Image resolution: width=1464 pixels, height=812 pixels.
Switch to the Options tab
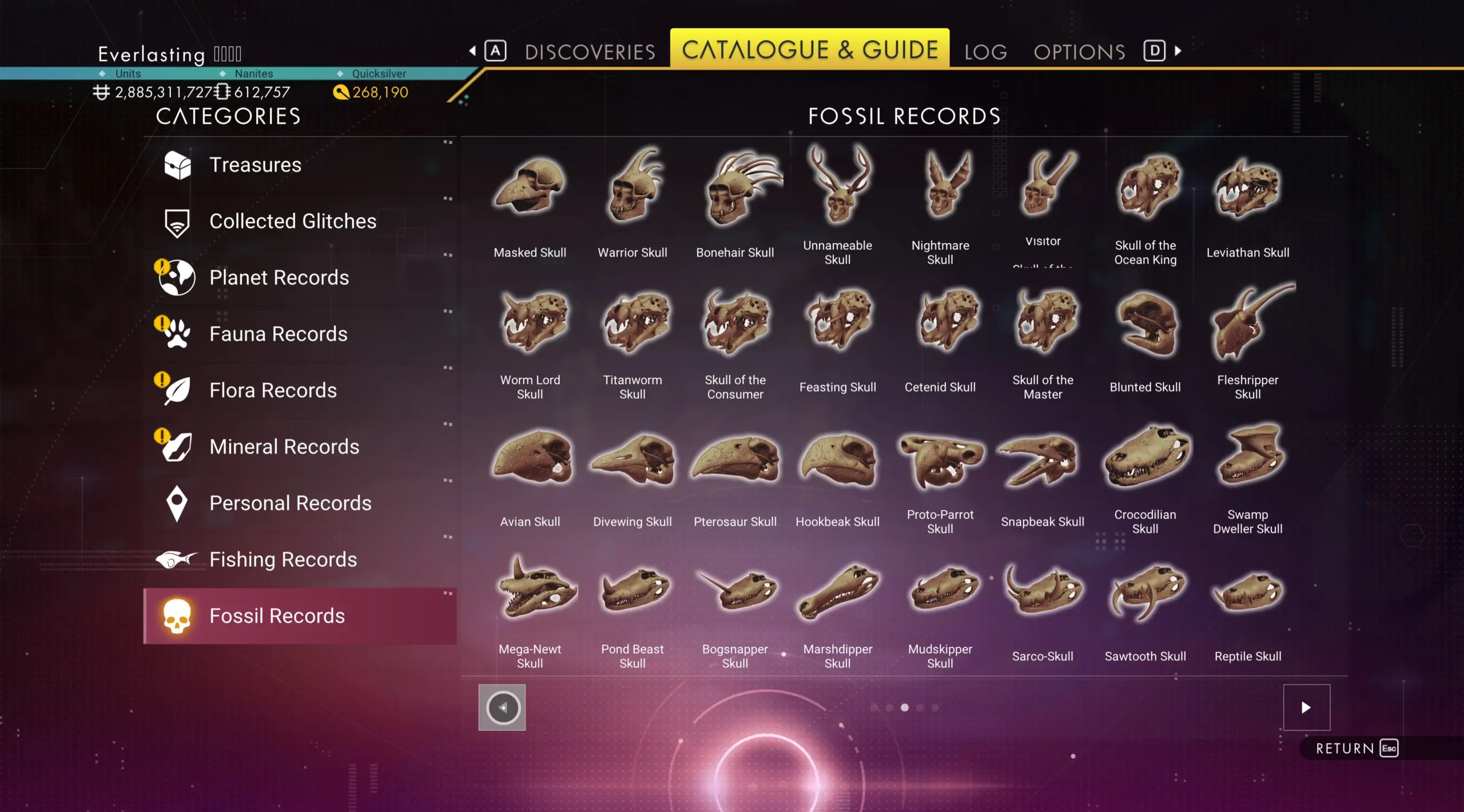(x=1079, y=51)
